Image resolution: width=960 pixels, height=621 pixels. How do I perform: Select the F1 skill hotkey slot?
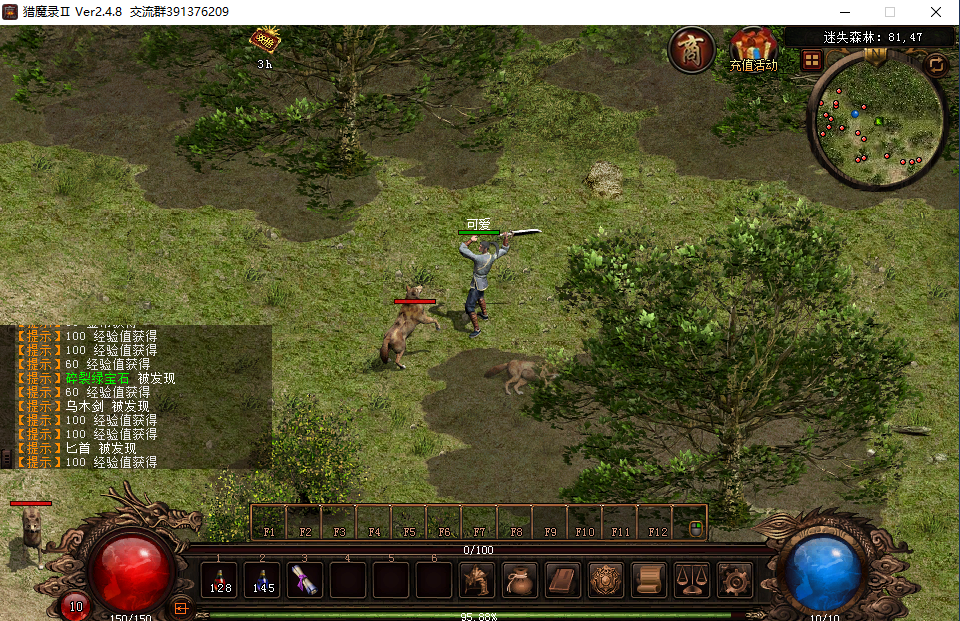[x=269, y=523]
